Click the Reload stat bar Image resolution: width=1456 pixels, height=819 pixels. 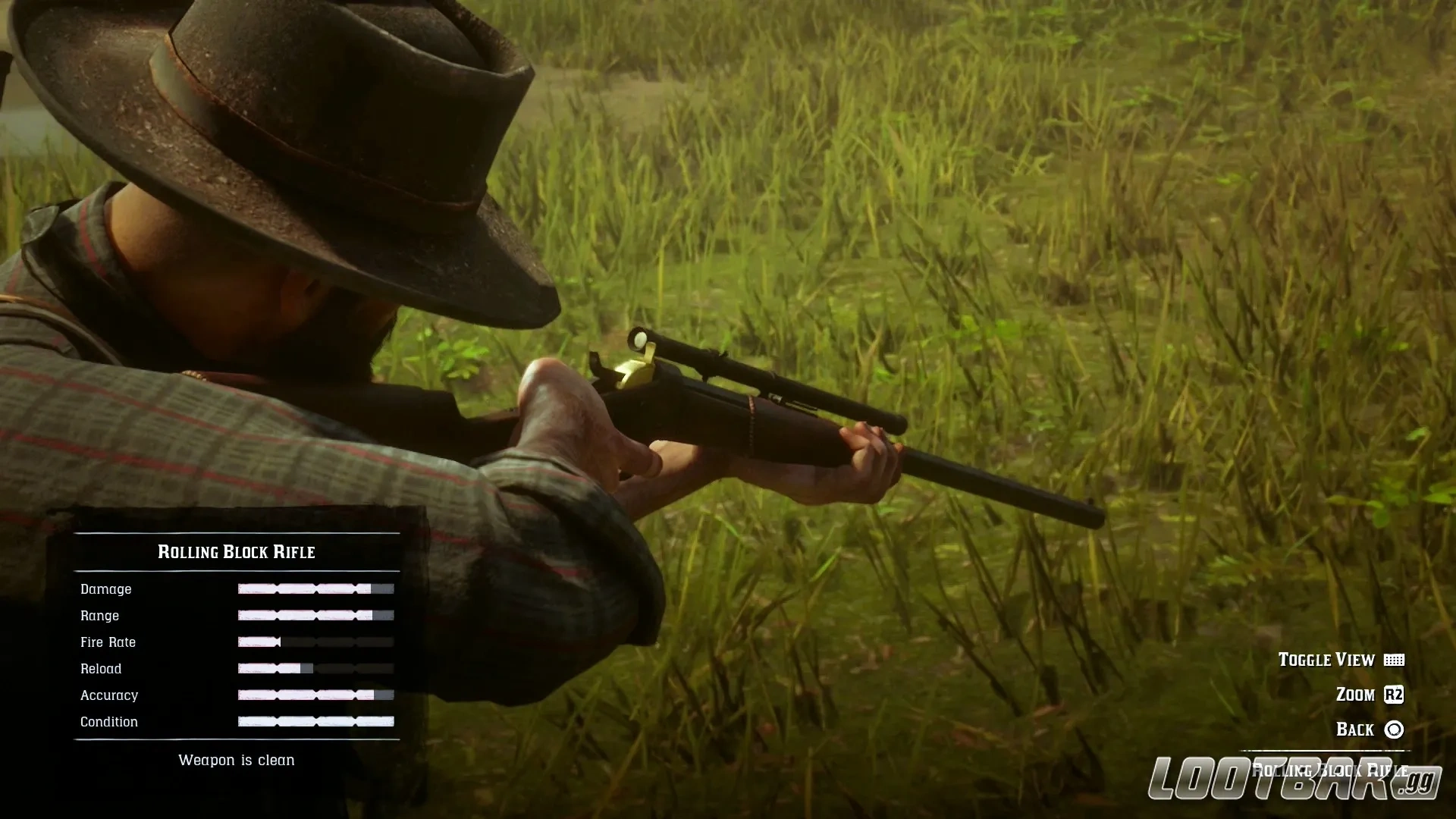(x=315, y=668)
